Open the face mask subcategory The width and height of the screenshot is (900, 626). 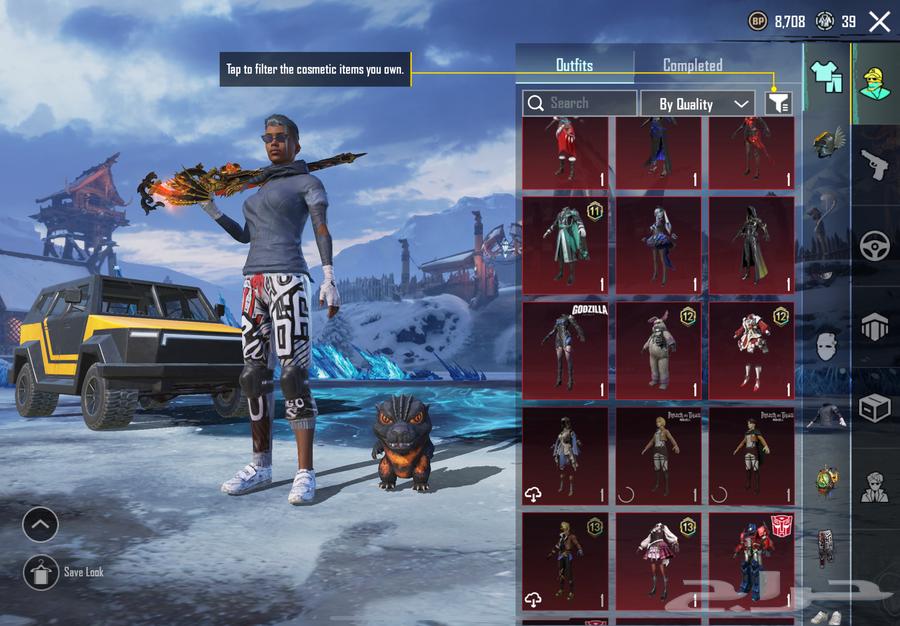[x=826, y=346]
